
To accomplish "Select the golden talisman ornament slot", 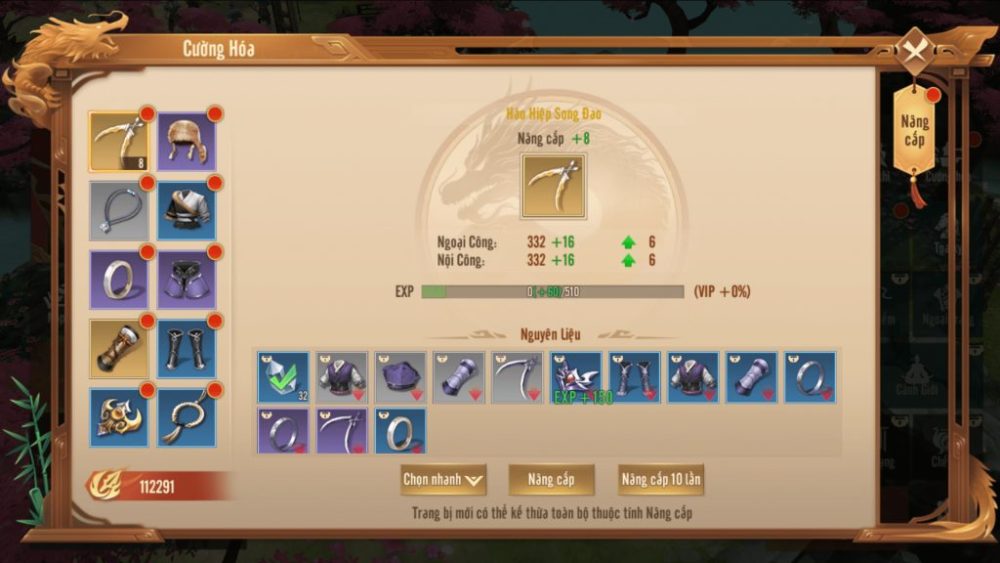I will coord(119,417).
